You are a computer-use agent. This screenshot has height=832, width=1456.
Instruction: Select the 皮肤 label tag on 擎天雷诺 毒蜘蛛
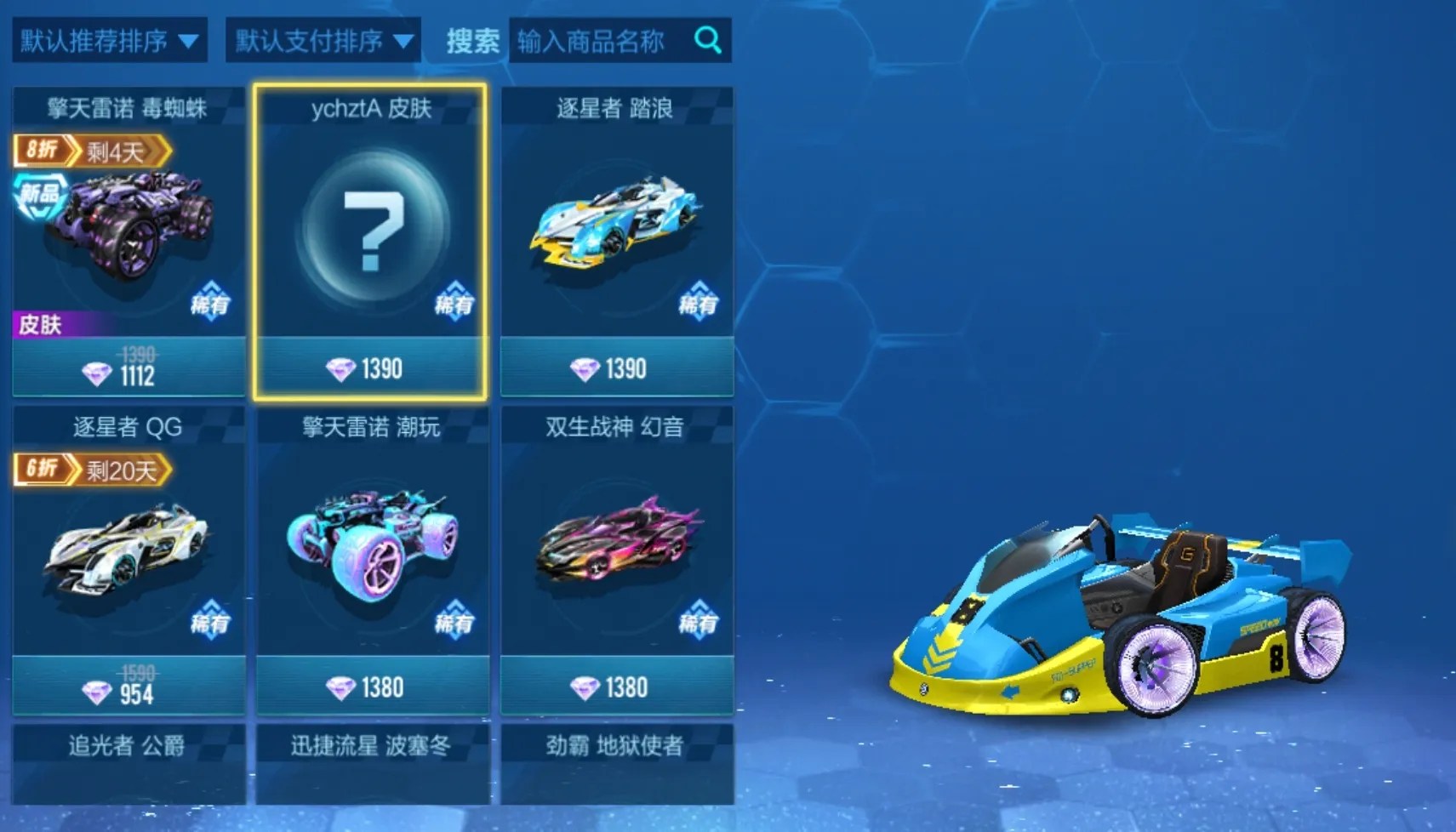point(39,326)
